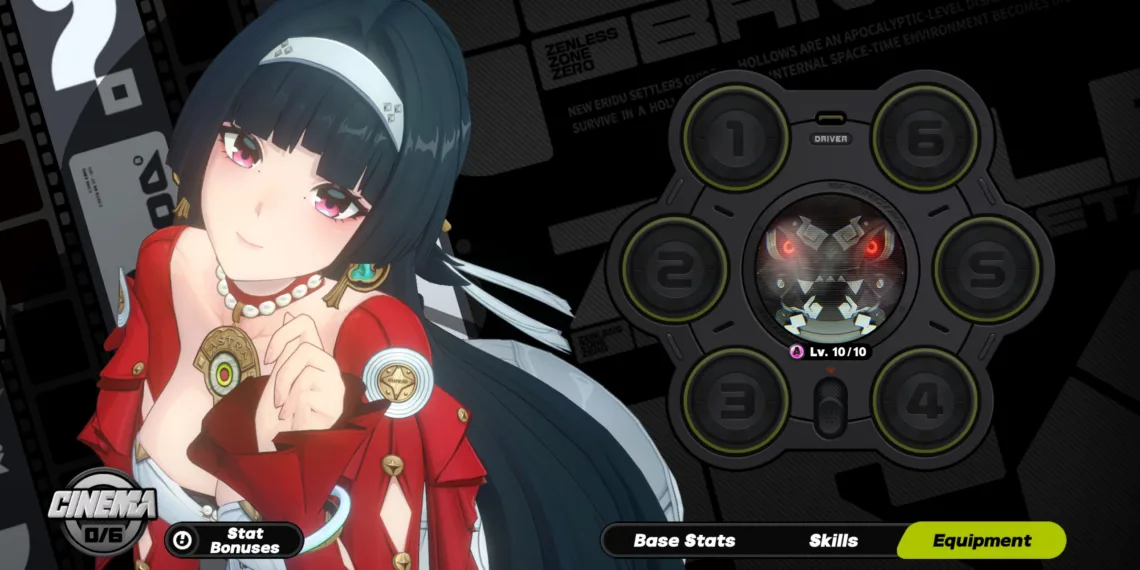
Task: Open drive disc slot 3
Action: point(736,401)
